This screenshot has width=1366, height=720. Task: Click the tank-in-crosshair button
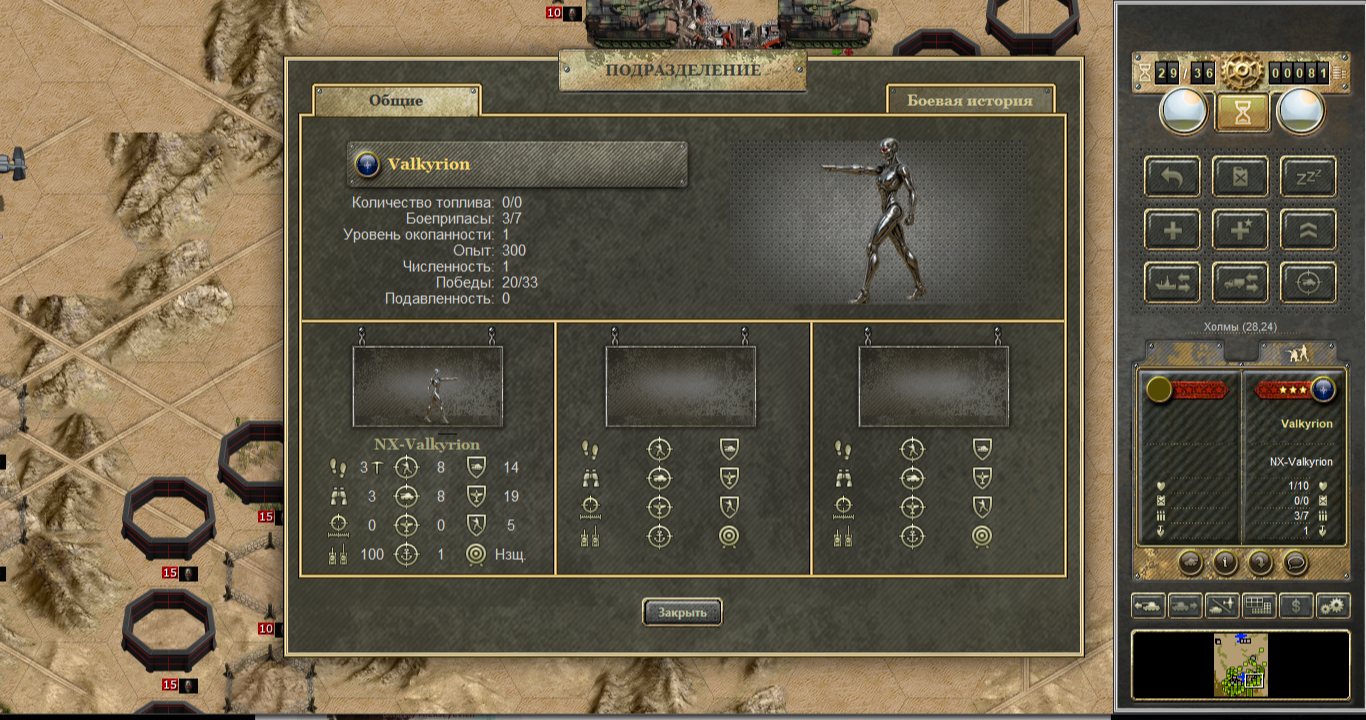pos(1308,283)
